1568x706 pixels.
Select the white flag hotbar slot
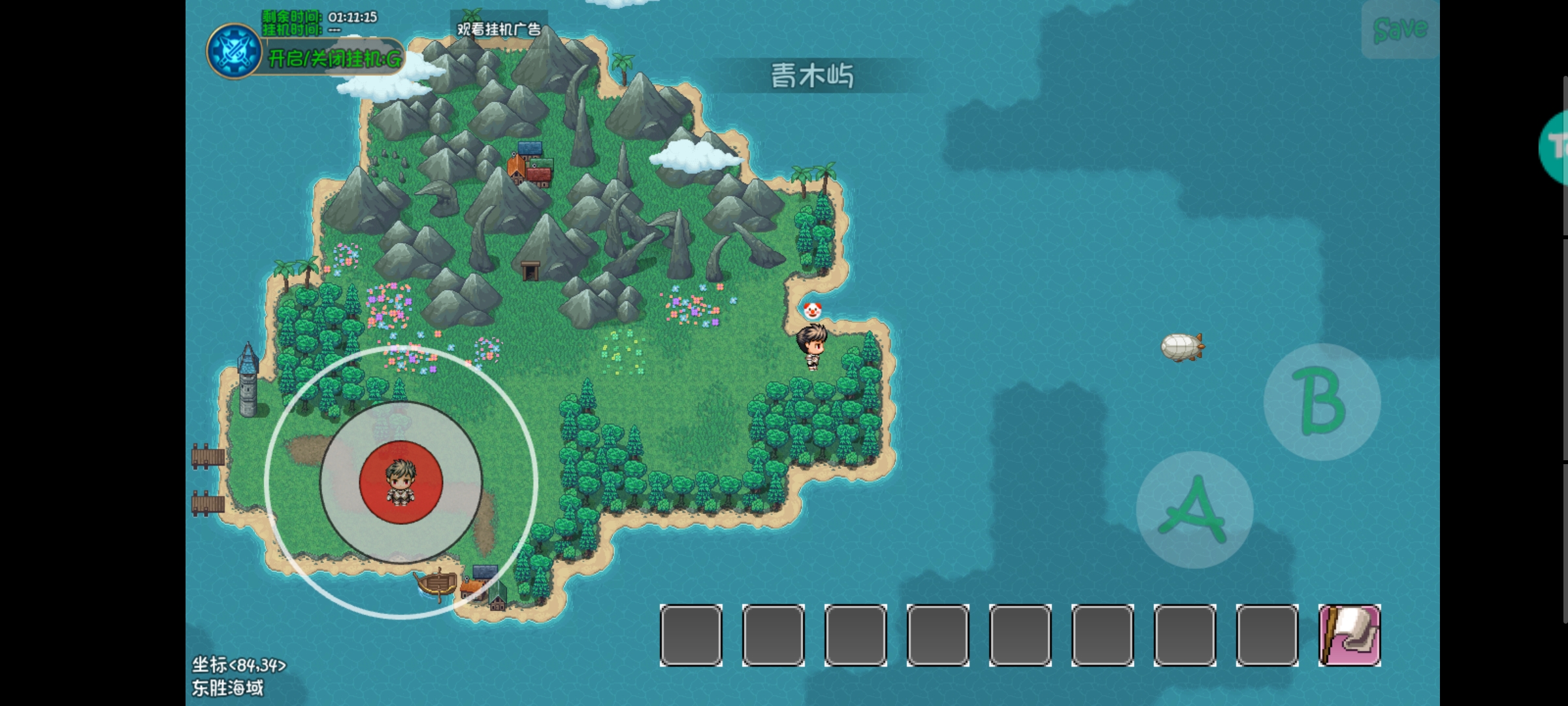[x=1349, y=635]
